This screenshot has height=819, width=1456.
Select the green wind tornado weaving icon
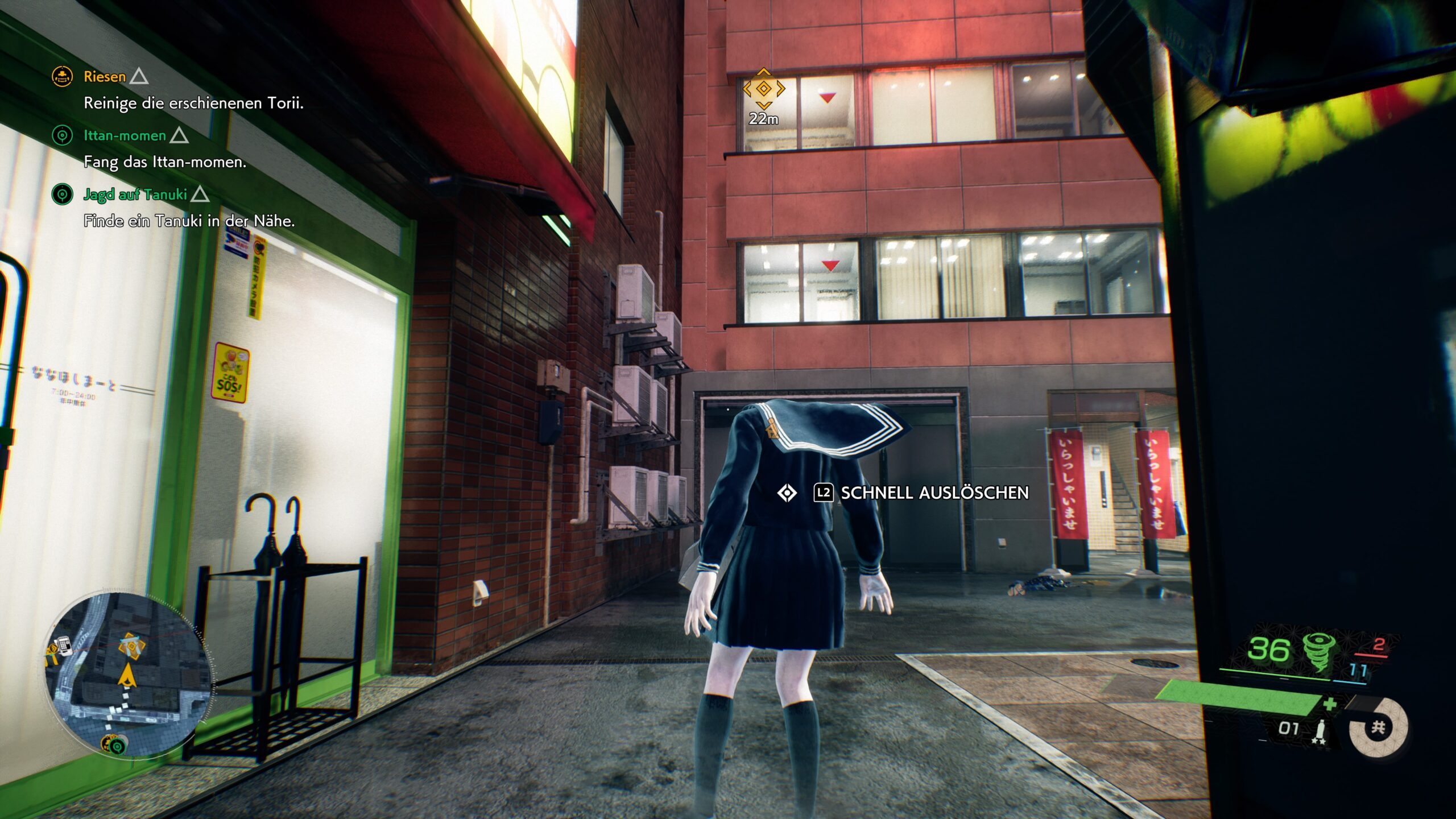click(1317, 652)
